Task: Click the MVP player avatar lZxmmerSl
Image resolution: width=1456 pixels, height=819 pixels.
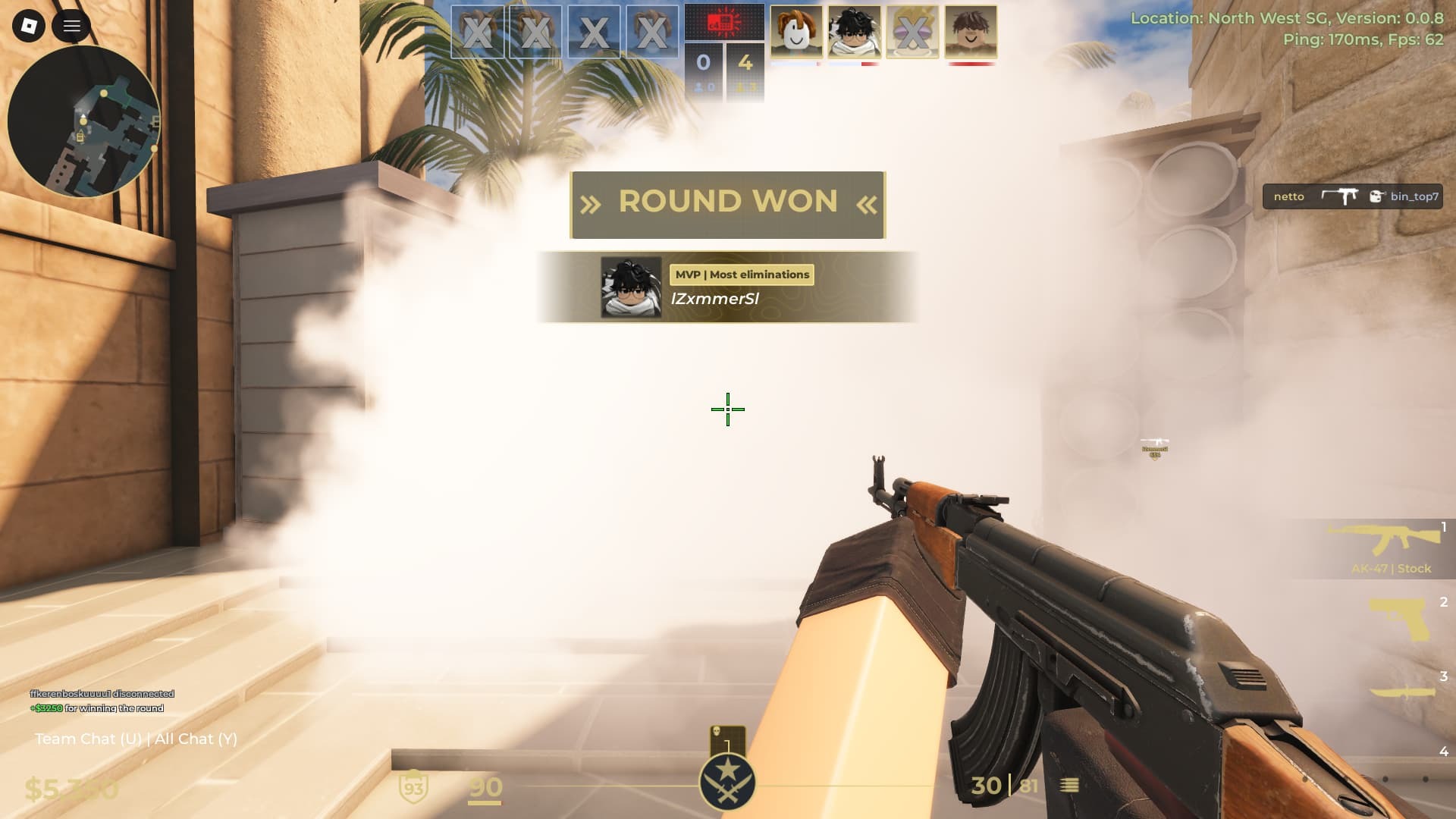Action: [631, 287]
